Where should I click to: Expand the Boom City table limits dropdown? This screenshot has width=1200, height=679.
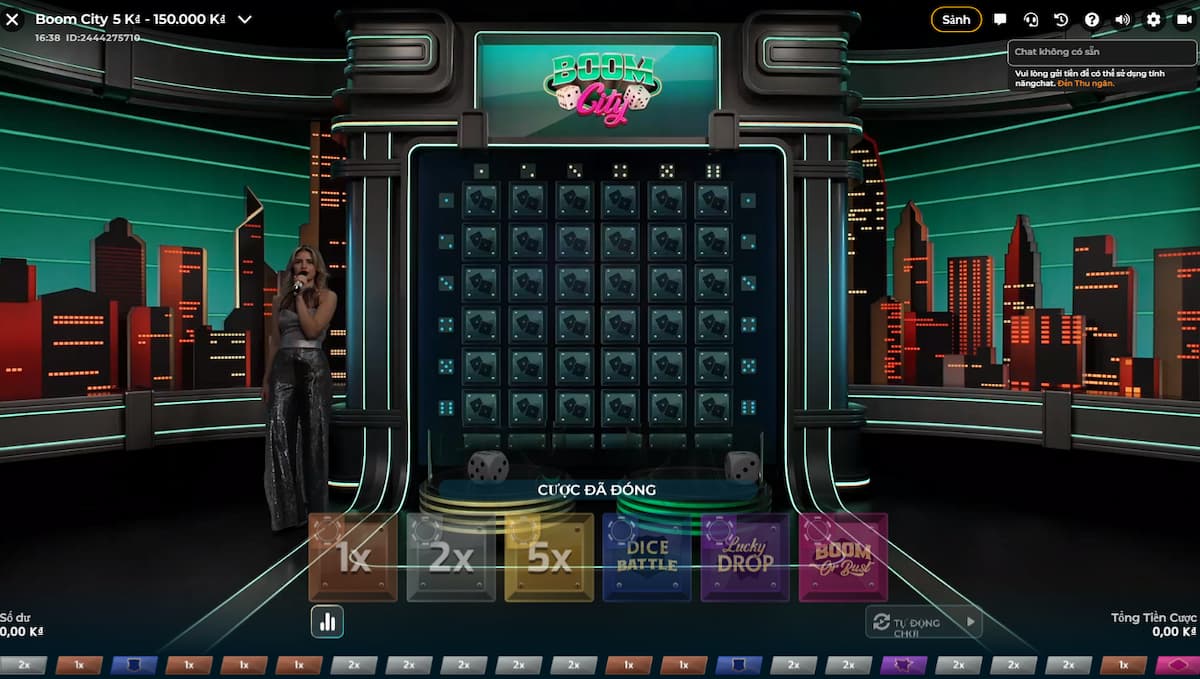(245, 19)
